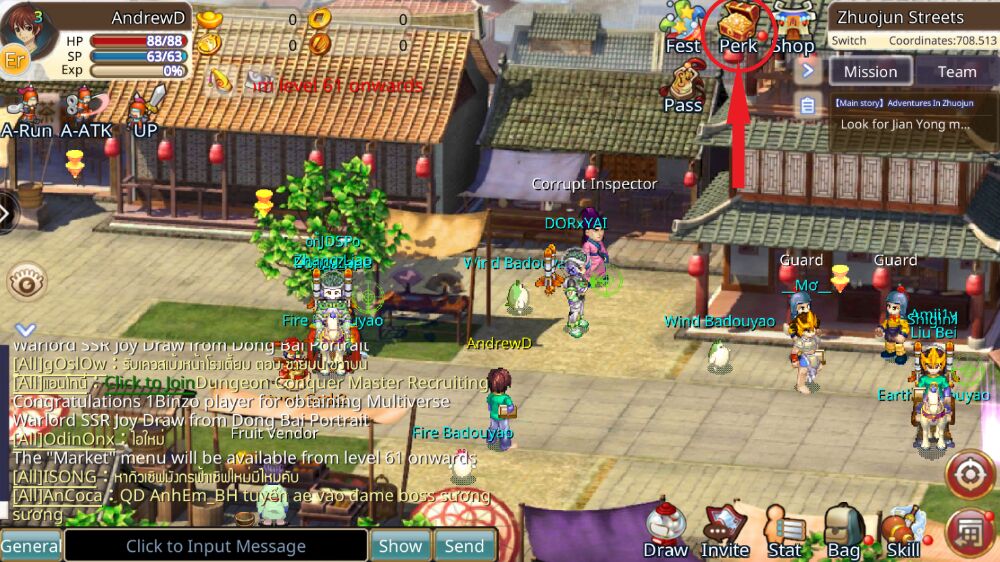Tap the UP upgrade icon
Screen dimensions: 1000x562
(146, 110)
